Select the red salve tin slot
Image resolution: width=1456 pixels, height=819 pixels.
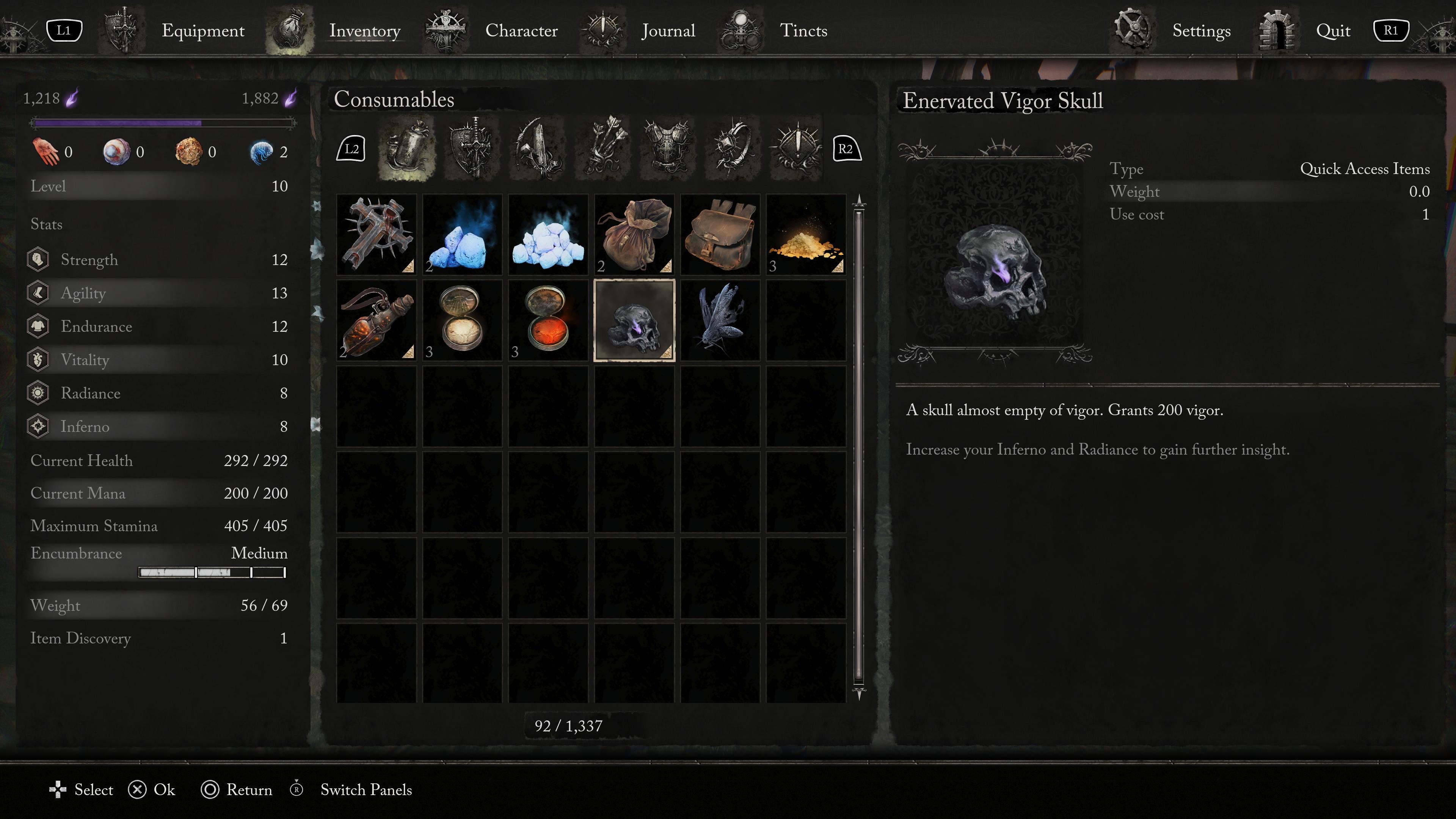coord(548,320)
